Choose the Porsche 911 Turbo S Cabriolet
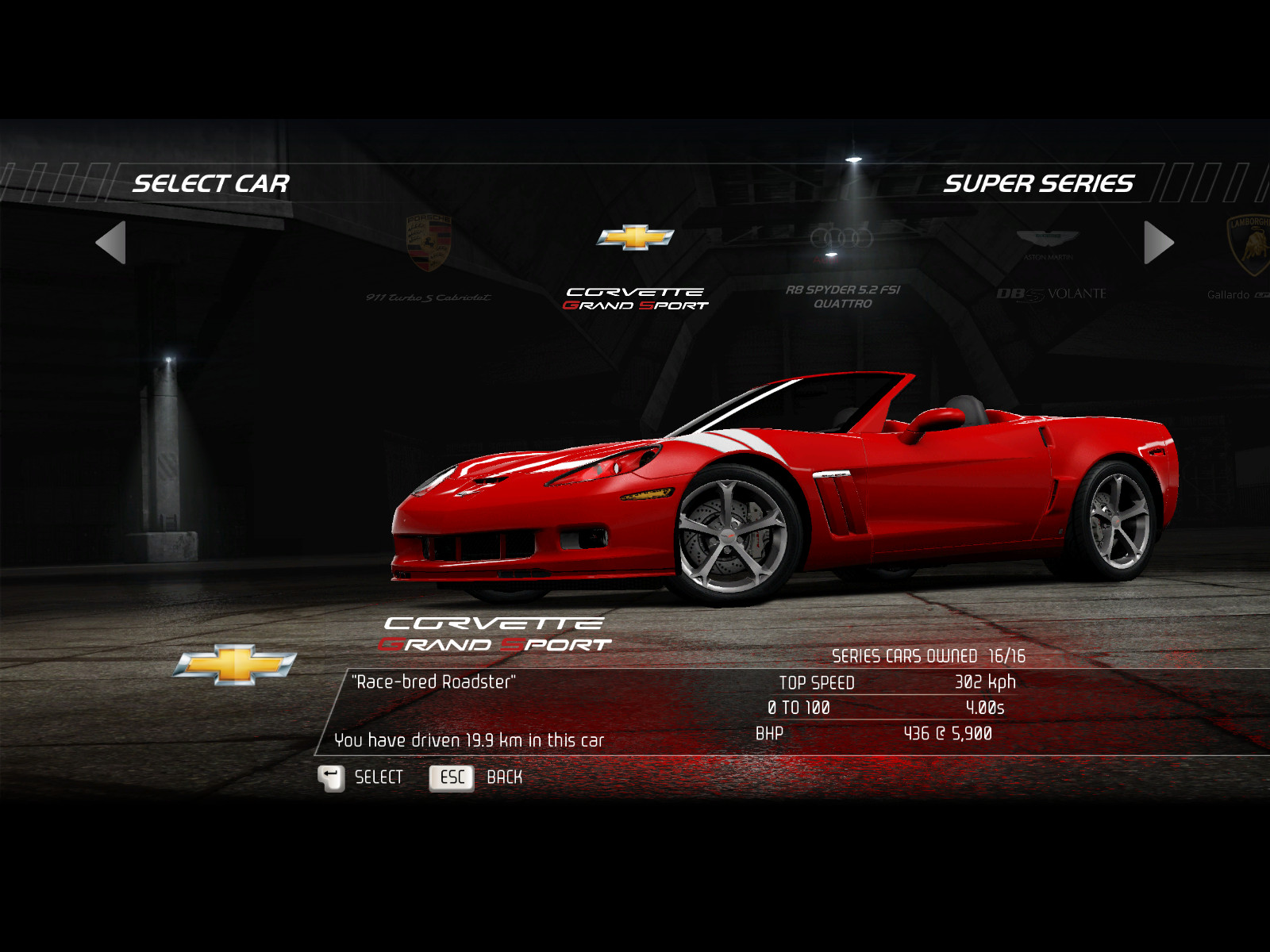 tap(429, 260)
